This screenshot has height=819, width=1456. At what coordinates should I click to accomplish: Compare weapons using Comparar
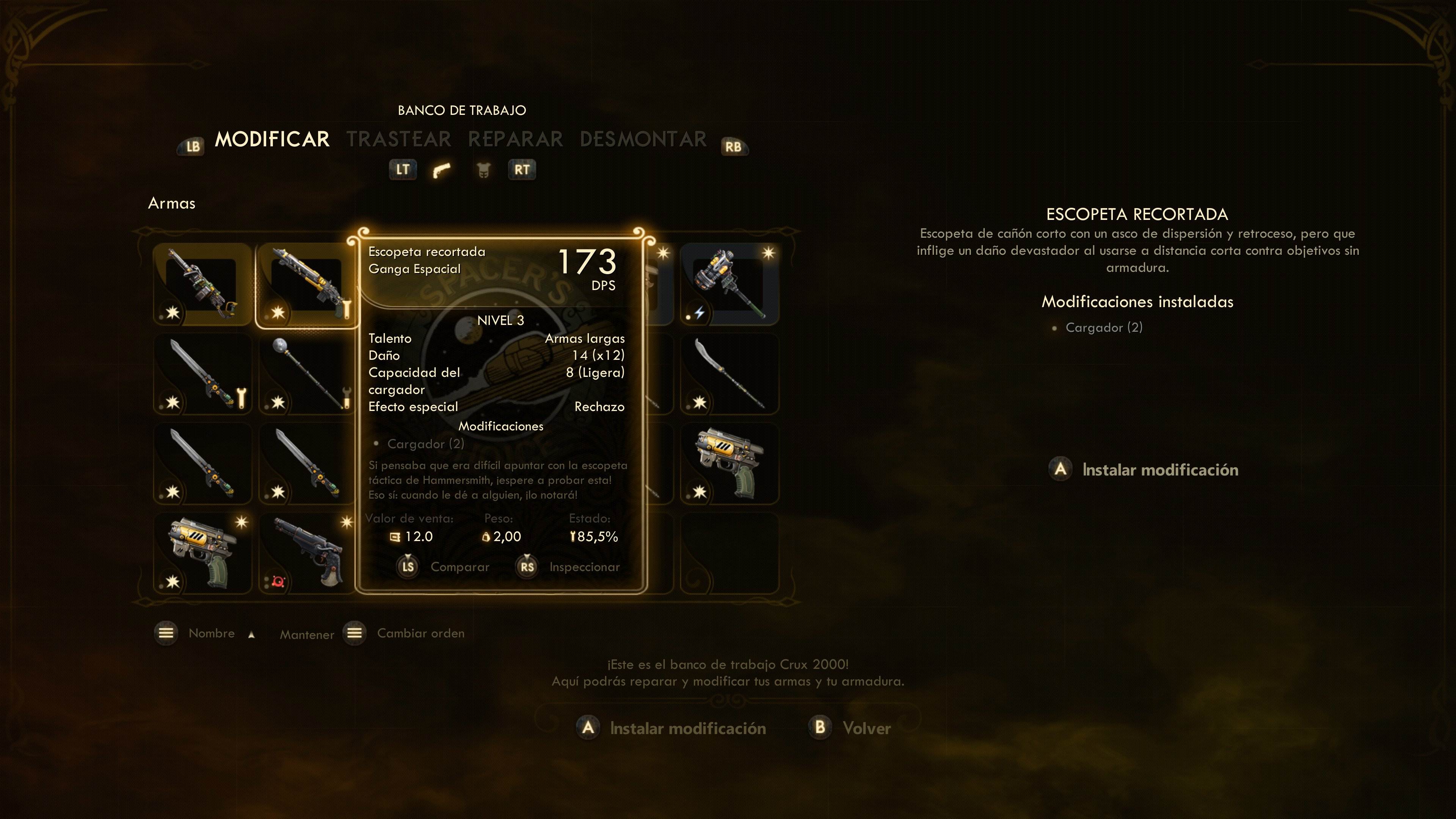(460, 567)
